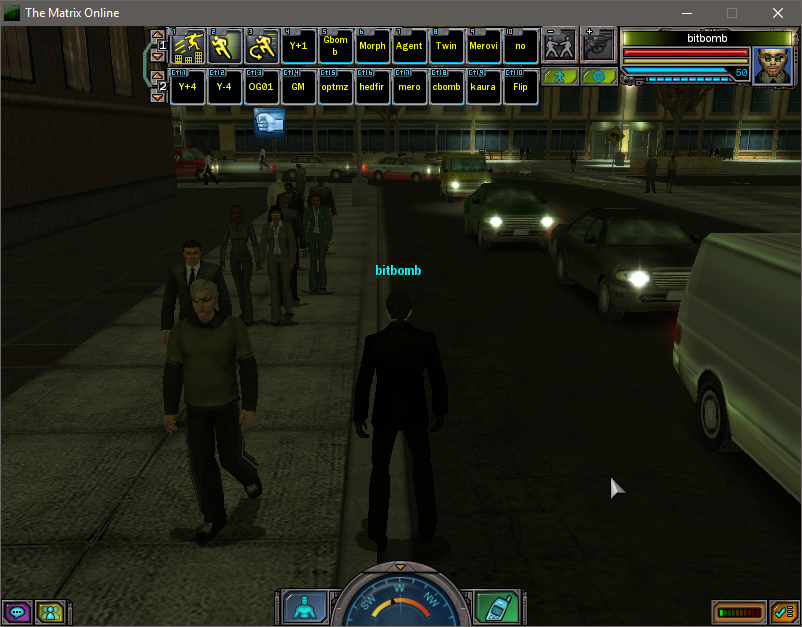Viewport: 802px width, 627px height.
Task: Open the chat window button
Action: coord(17,611)
